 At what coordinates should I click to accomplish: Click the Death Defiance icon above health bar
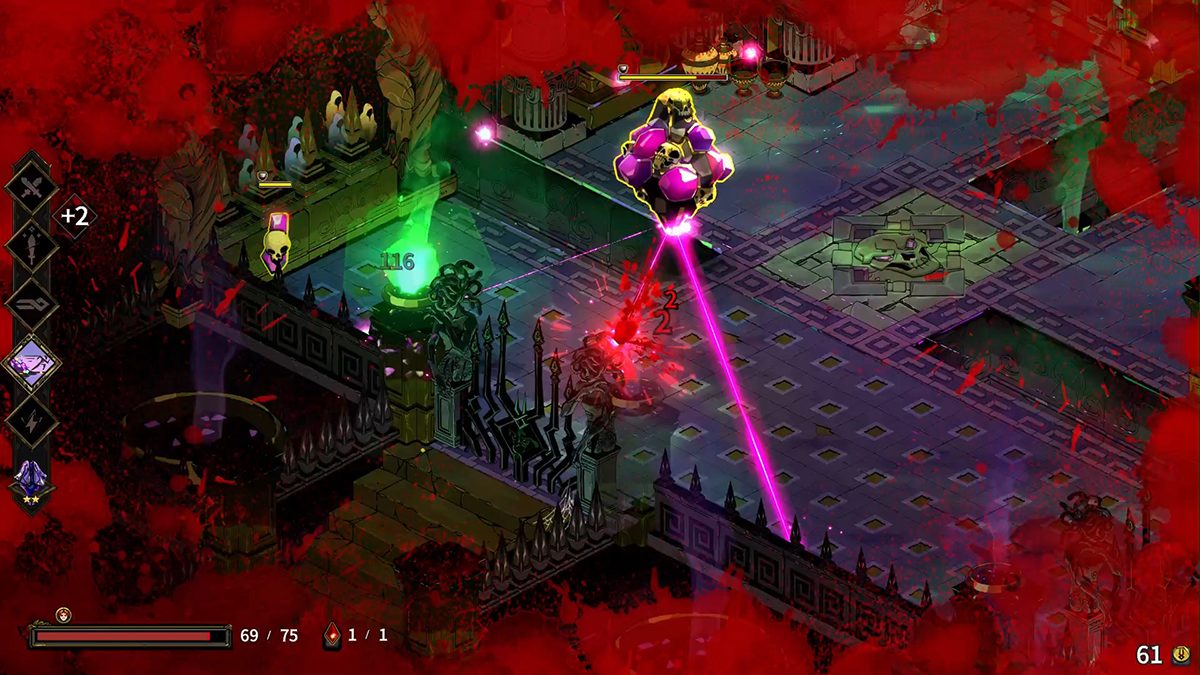coord(63,614)
